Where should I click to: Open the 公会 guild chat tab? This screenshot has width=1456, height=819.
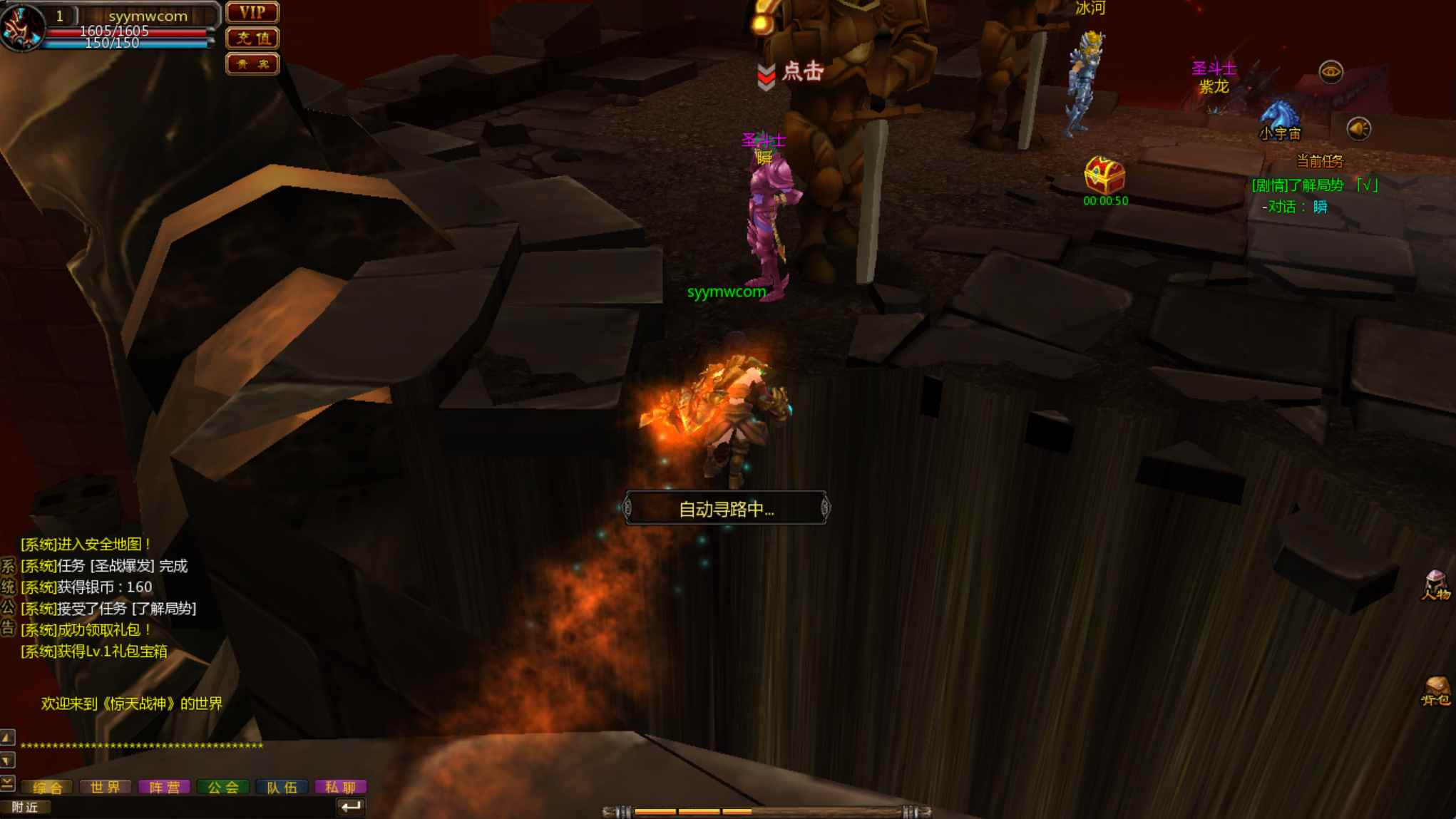tap(223, 787)
